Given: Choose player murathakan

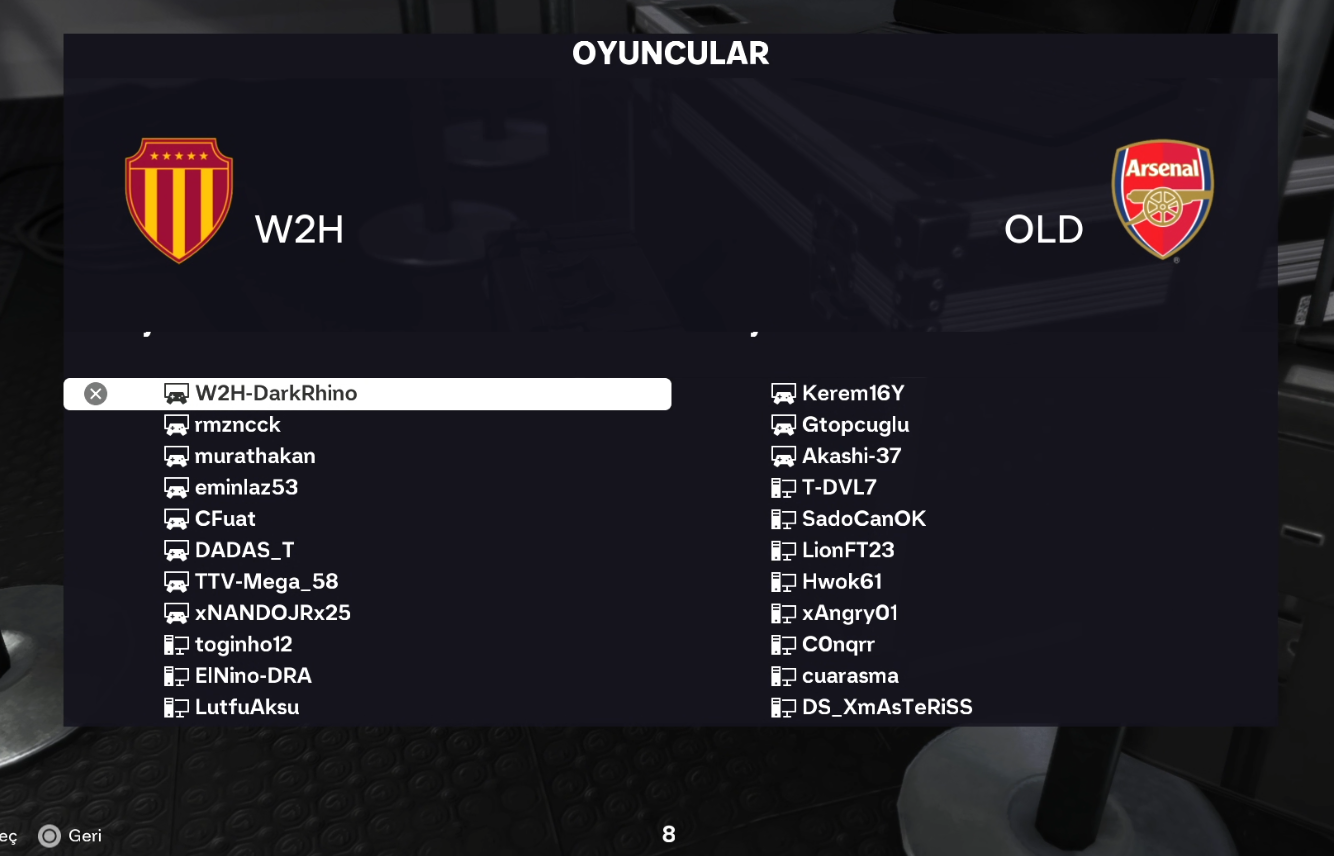Looking at the screenshot, I should [255, 456].
